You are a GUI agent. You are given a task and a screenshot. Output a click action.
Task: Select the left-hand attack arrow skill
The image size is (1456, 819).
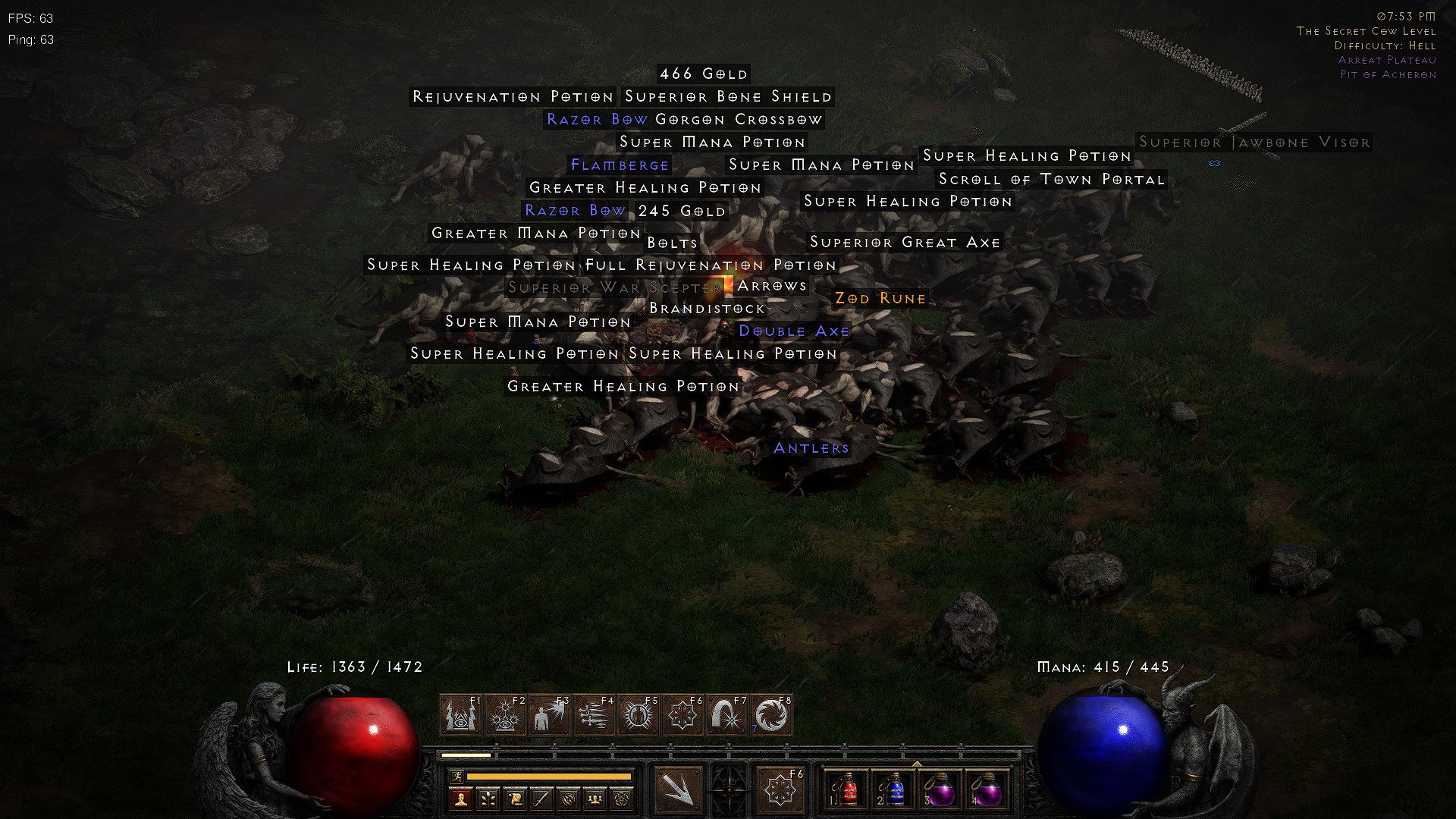pos(678,790)
